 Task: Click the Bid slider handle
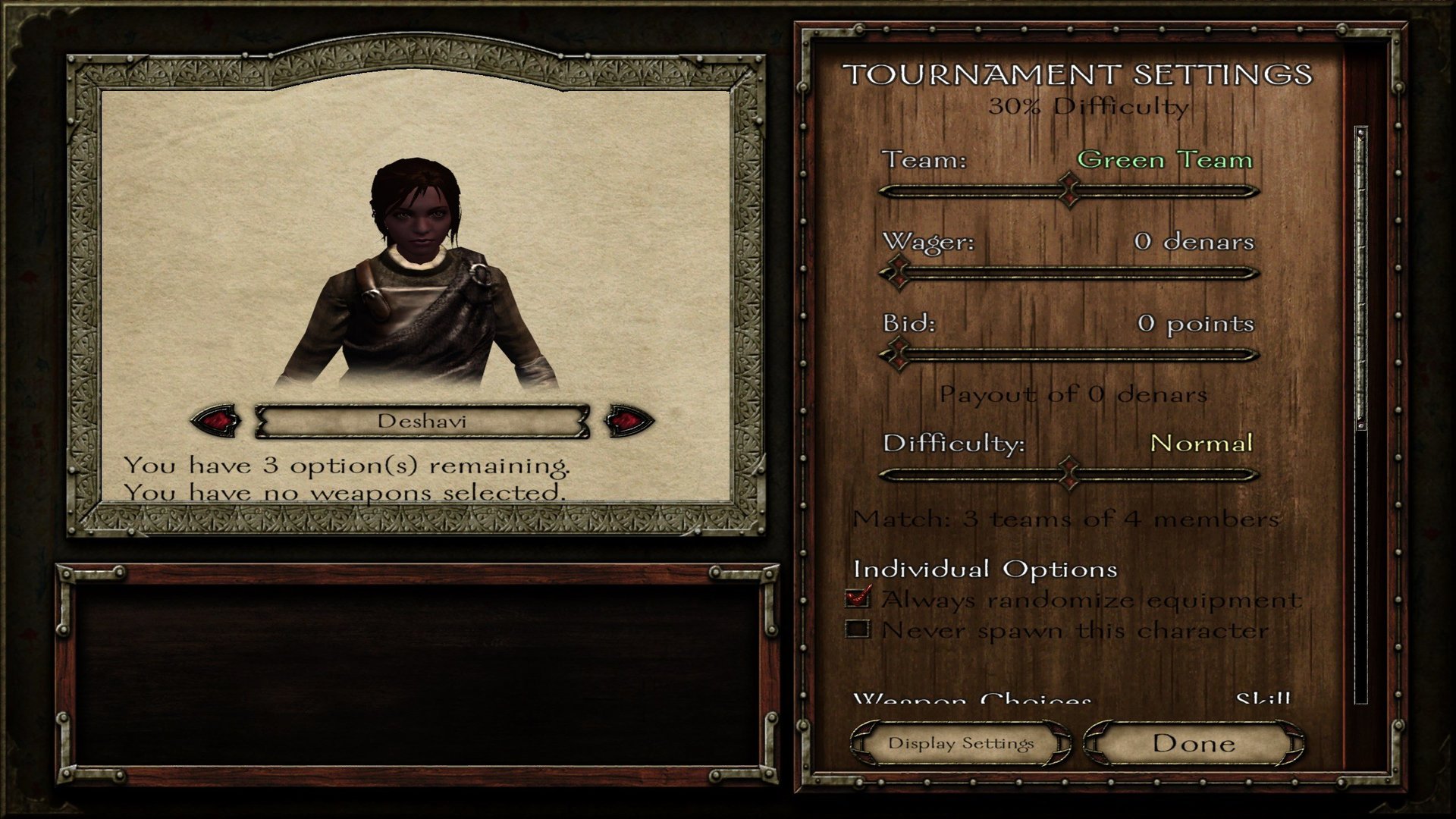click(899, 354)
